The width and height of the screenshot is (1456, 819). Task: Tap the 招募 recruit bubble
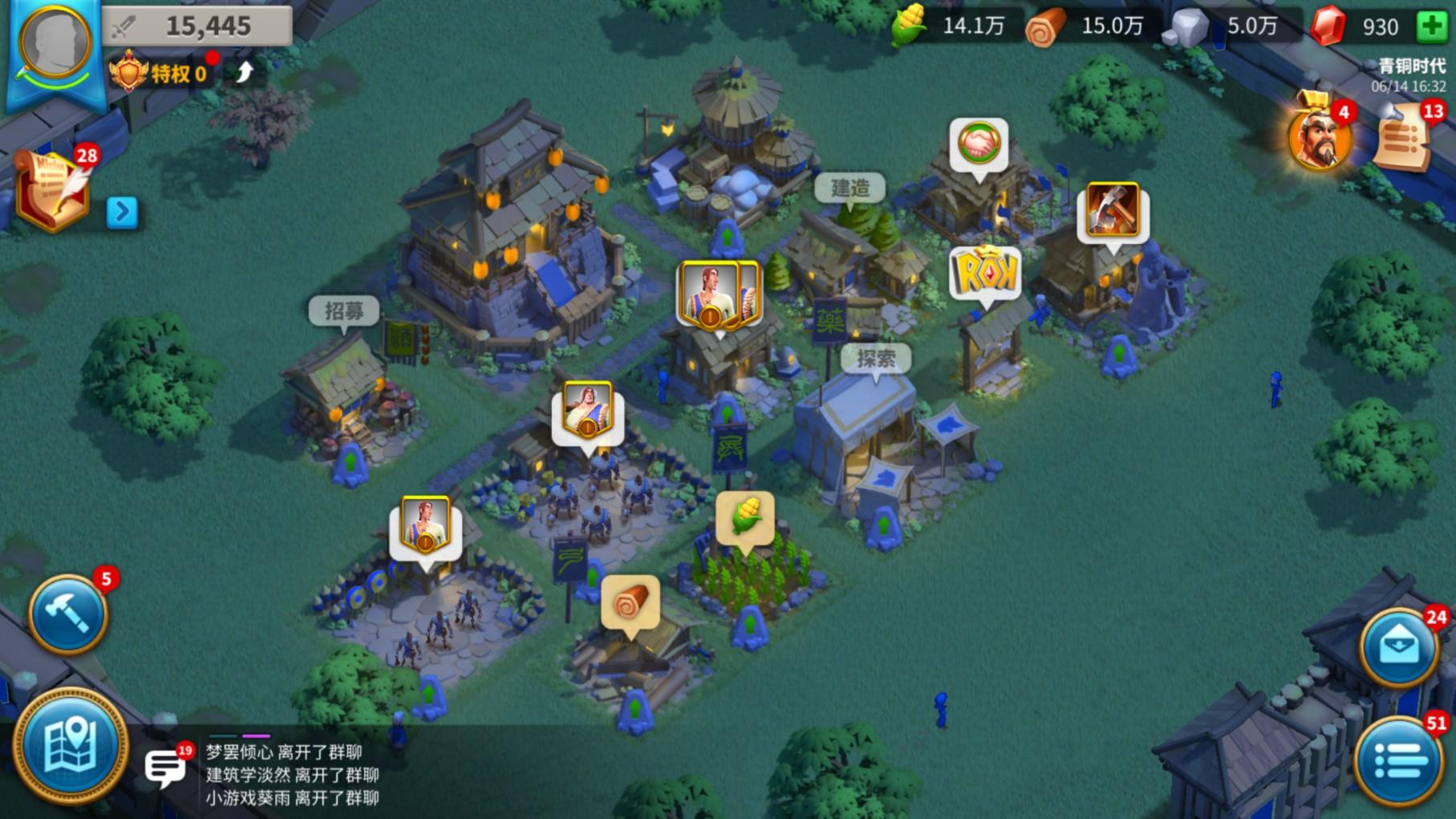click(343, 311)
